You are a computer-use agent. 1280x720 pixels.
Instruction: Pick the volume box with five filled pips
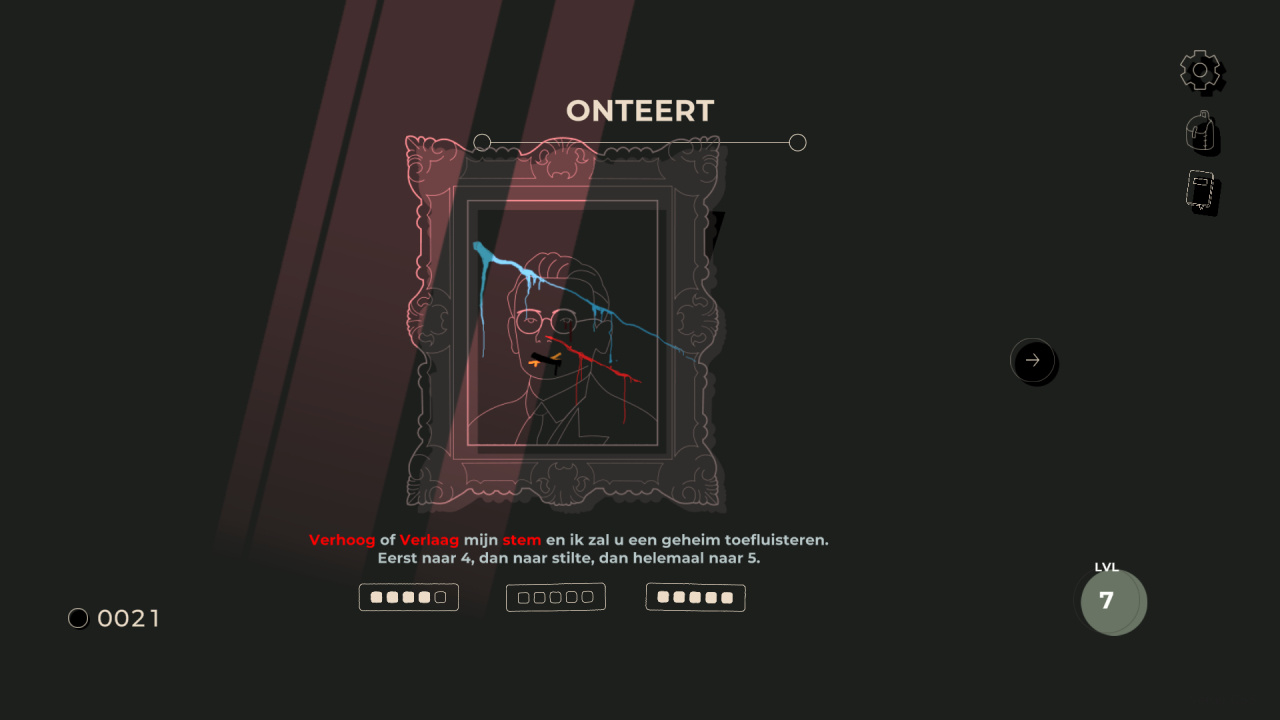point(696,598)
